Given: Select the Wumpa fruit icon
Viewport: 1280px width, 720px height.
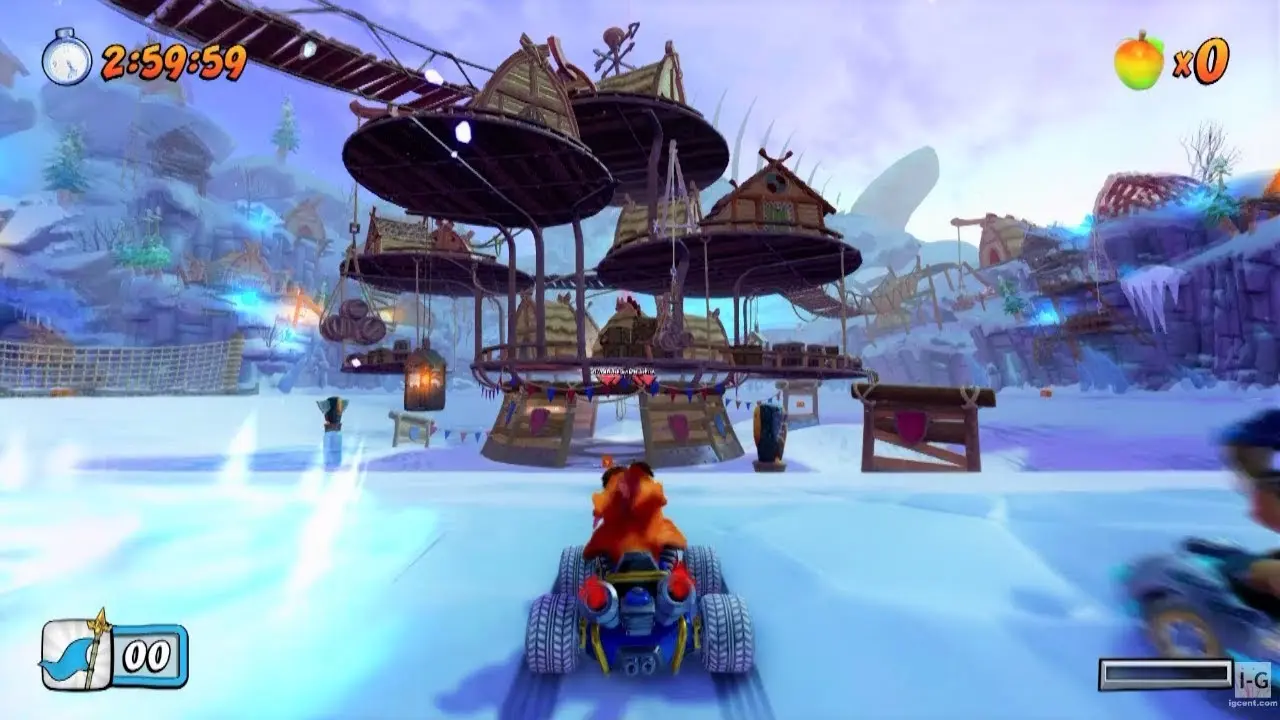Looking at the screenshot, I should coord(1139,60).
